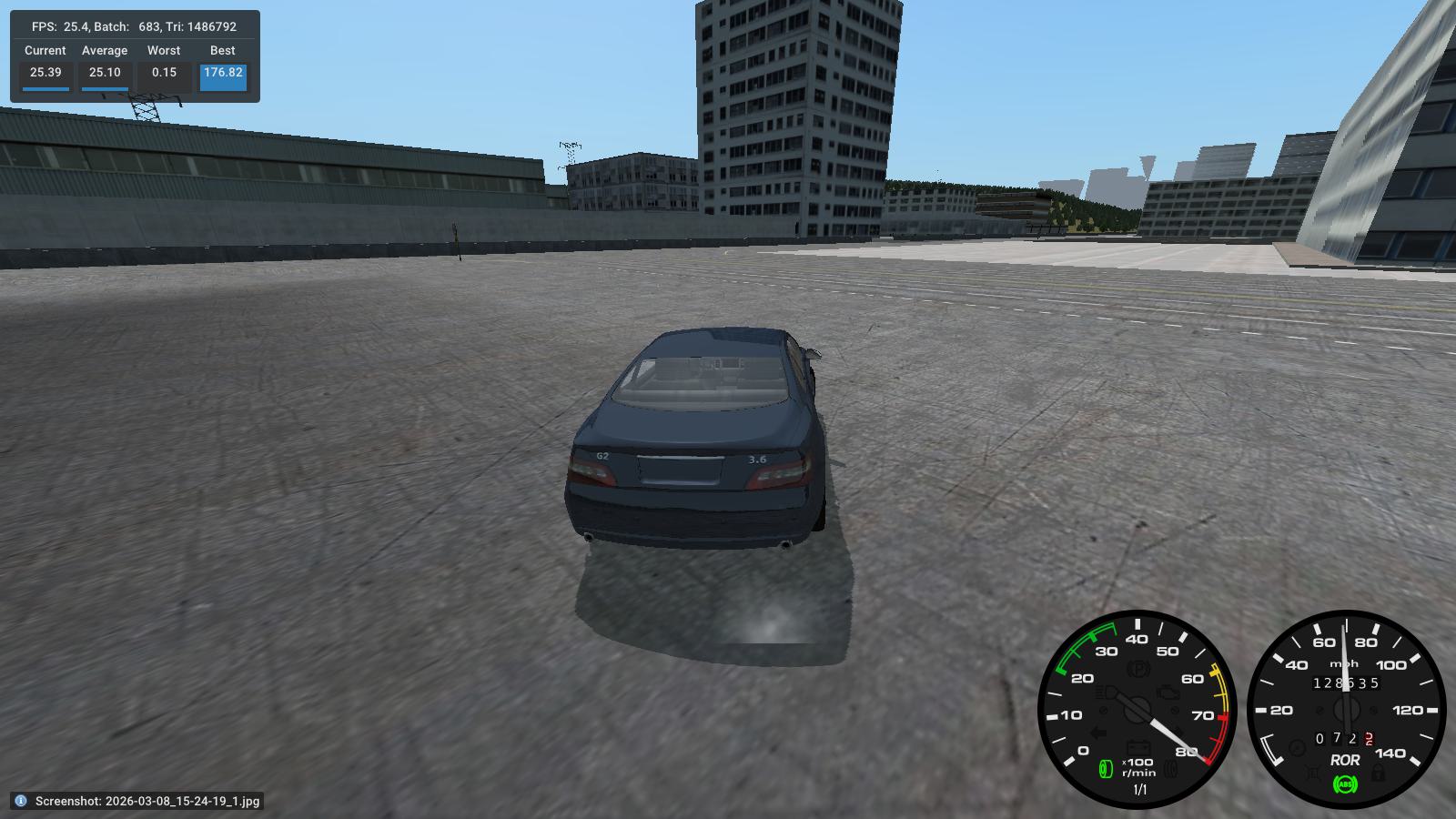Click the parking brake indicator on the tachometer
Image resolution: width=1456 pixels, height=819 pixels.
1137,667
